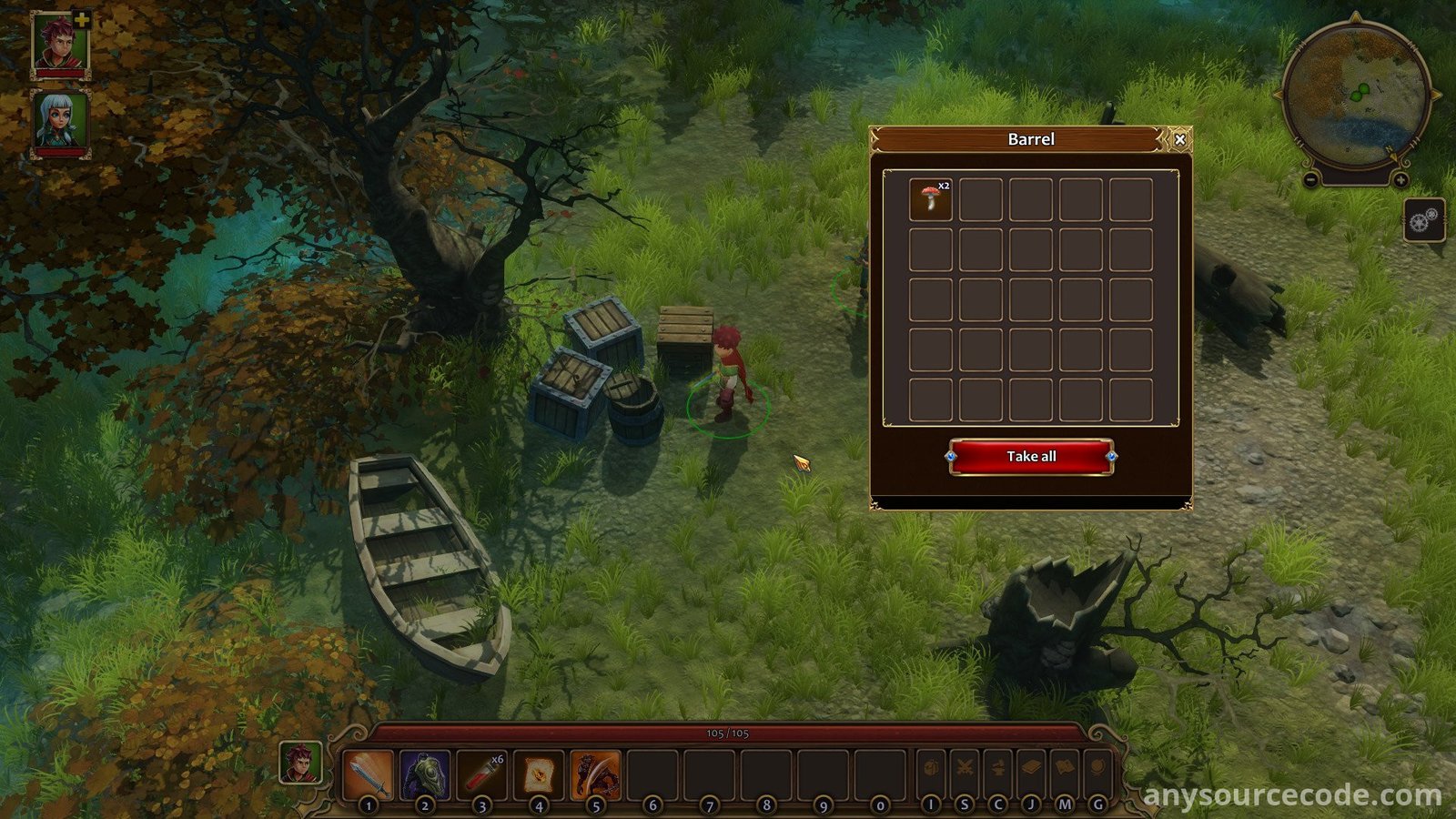Select the silver-haired companion portrait
The image size is (1456, 819).
coord(60,121)
